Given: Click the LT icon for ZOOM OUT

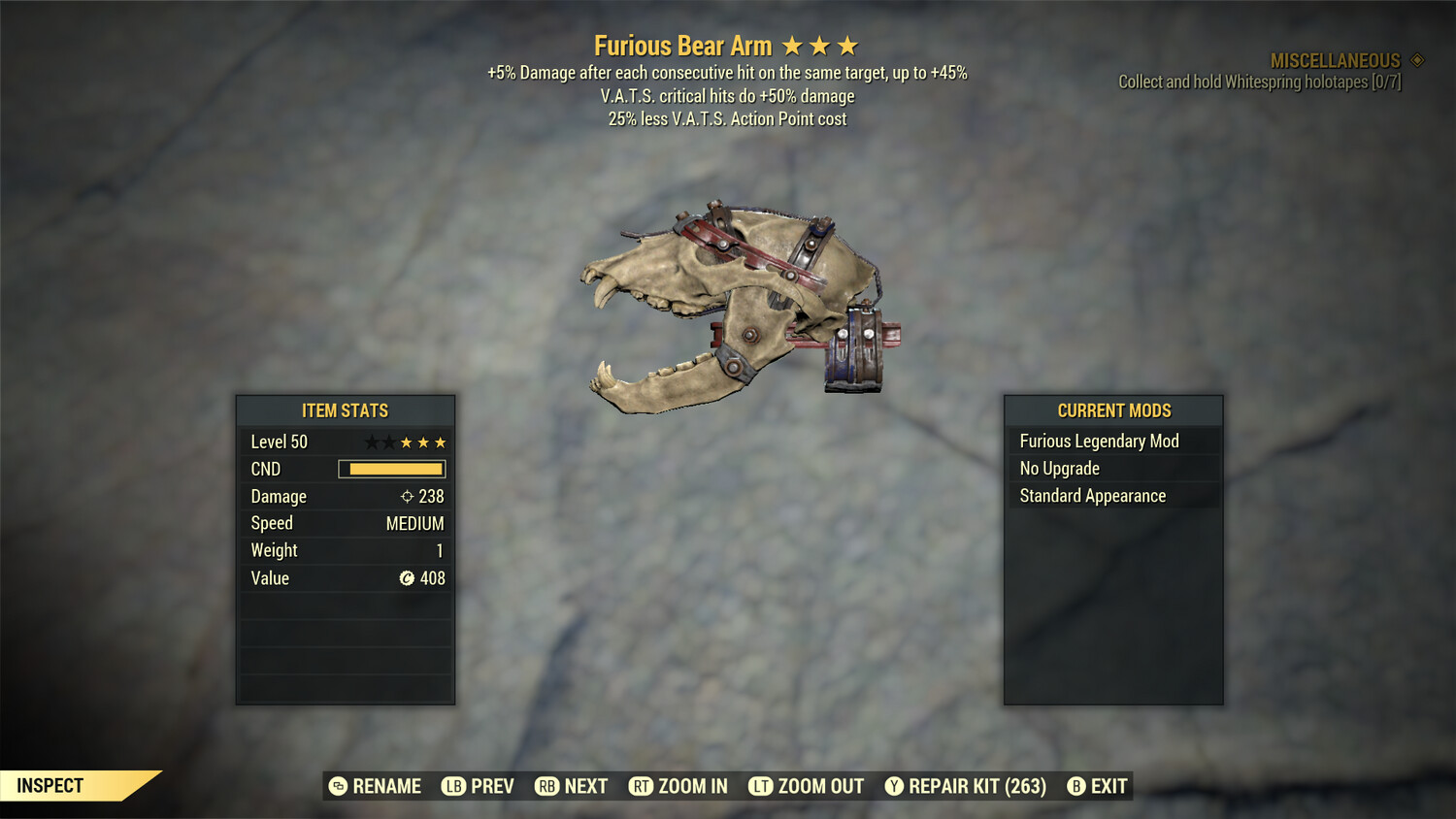Looking at the screenshot, I should tap(763, 786).
